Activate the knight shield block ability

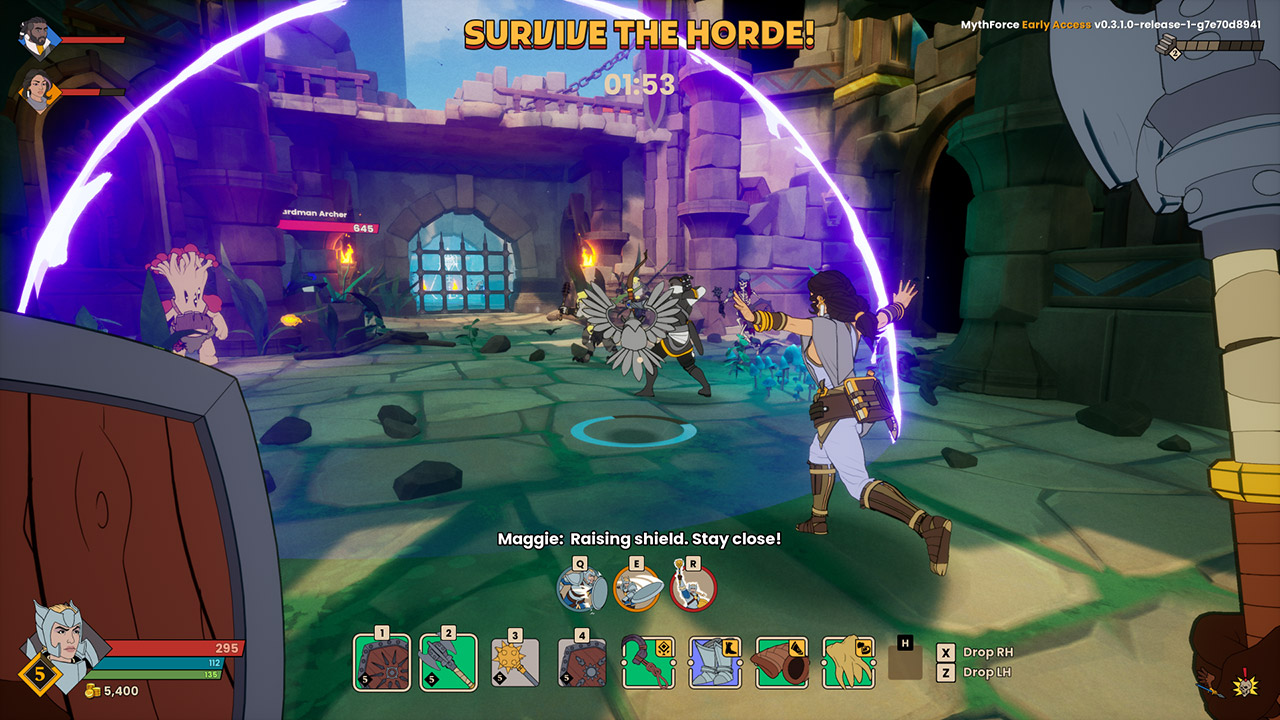point(582,588)
